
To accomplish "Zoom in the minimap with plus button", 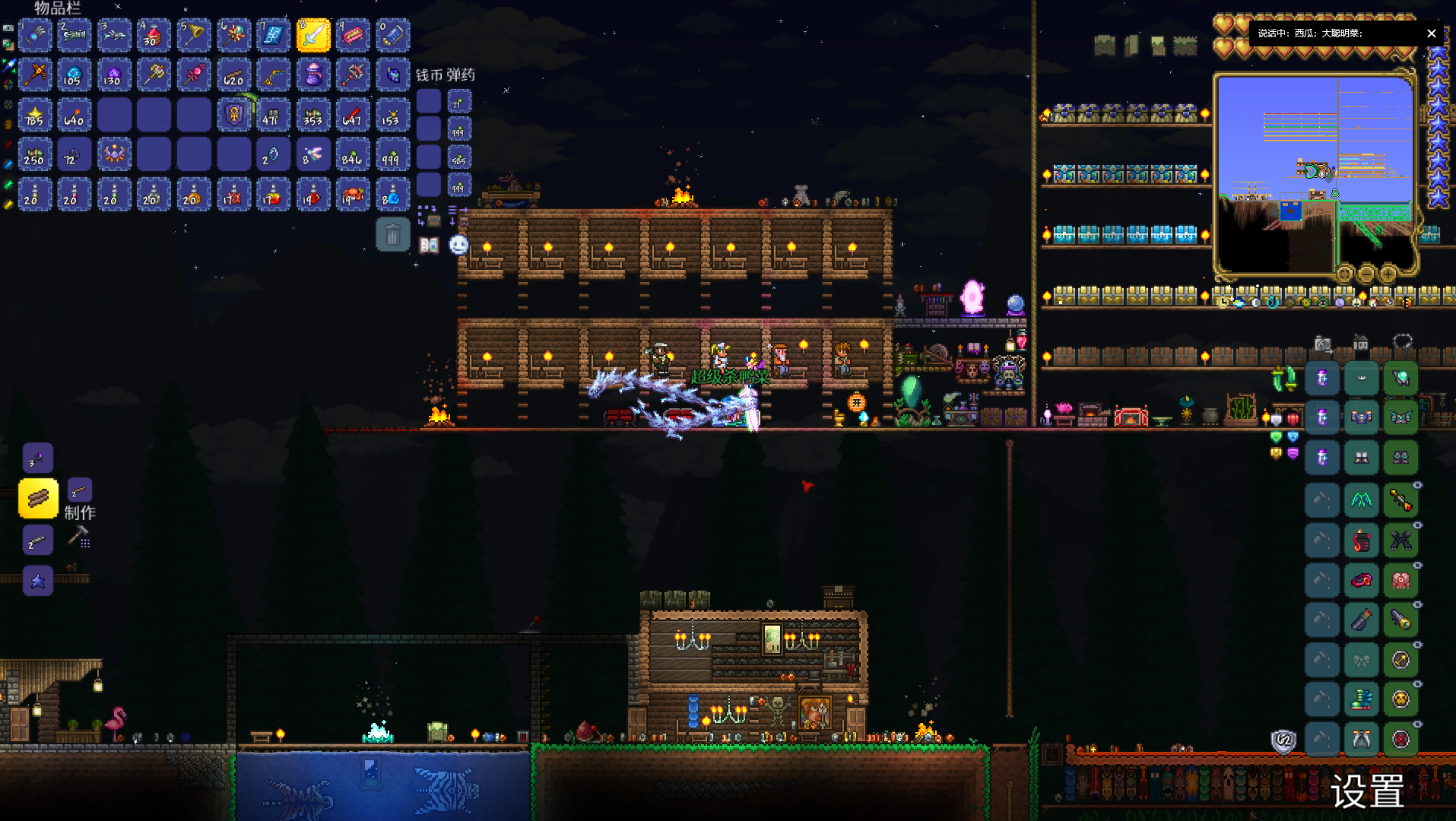I will (1388, 273).
